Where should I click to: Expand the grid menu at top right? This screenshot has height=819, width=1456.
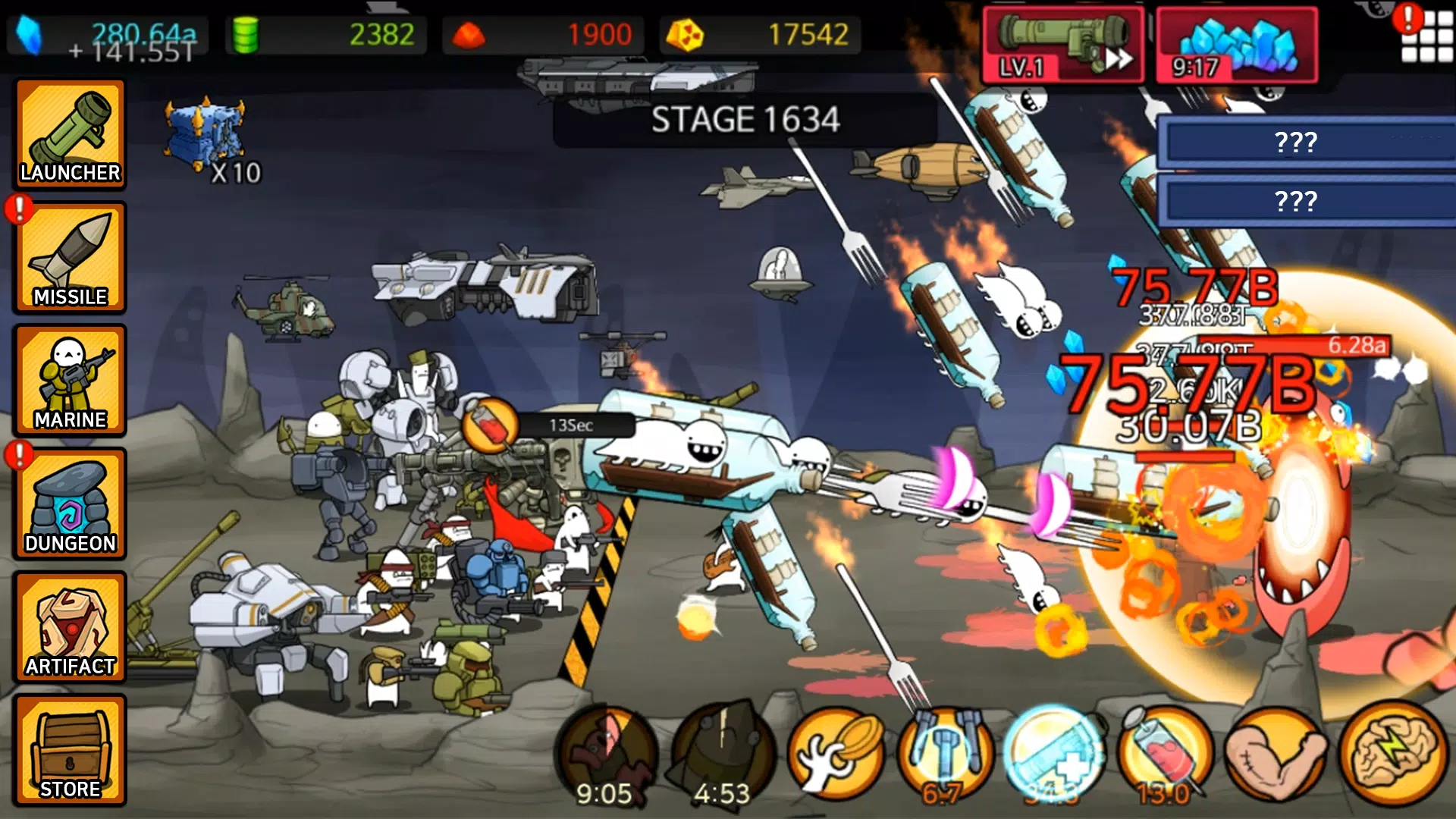pos(1429,36)
